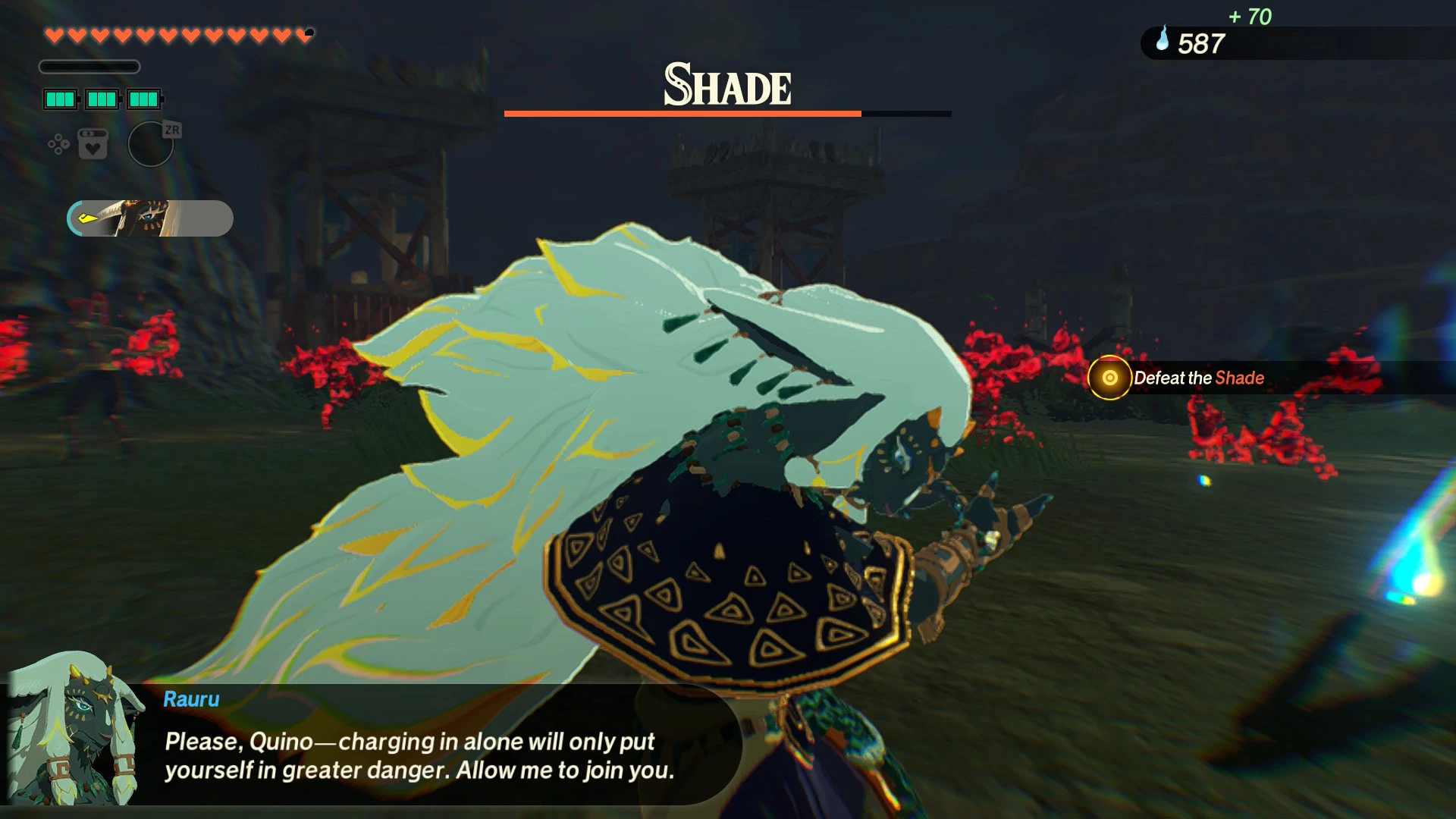
Task: Click the d-pad controller icon
Action: 58,143
